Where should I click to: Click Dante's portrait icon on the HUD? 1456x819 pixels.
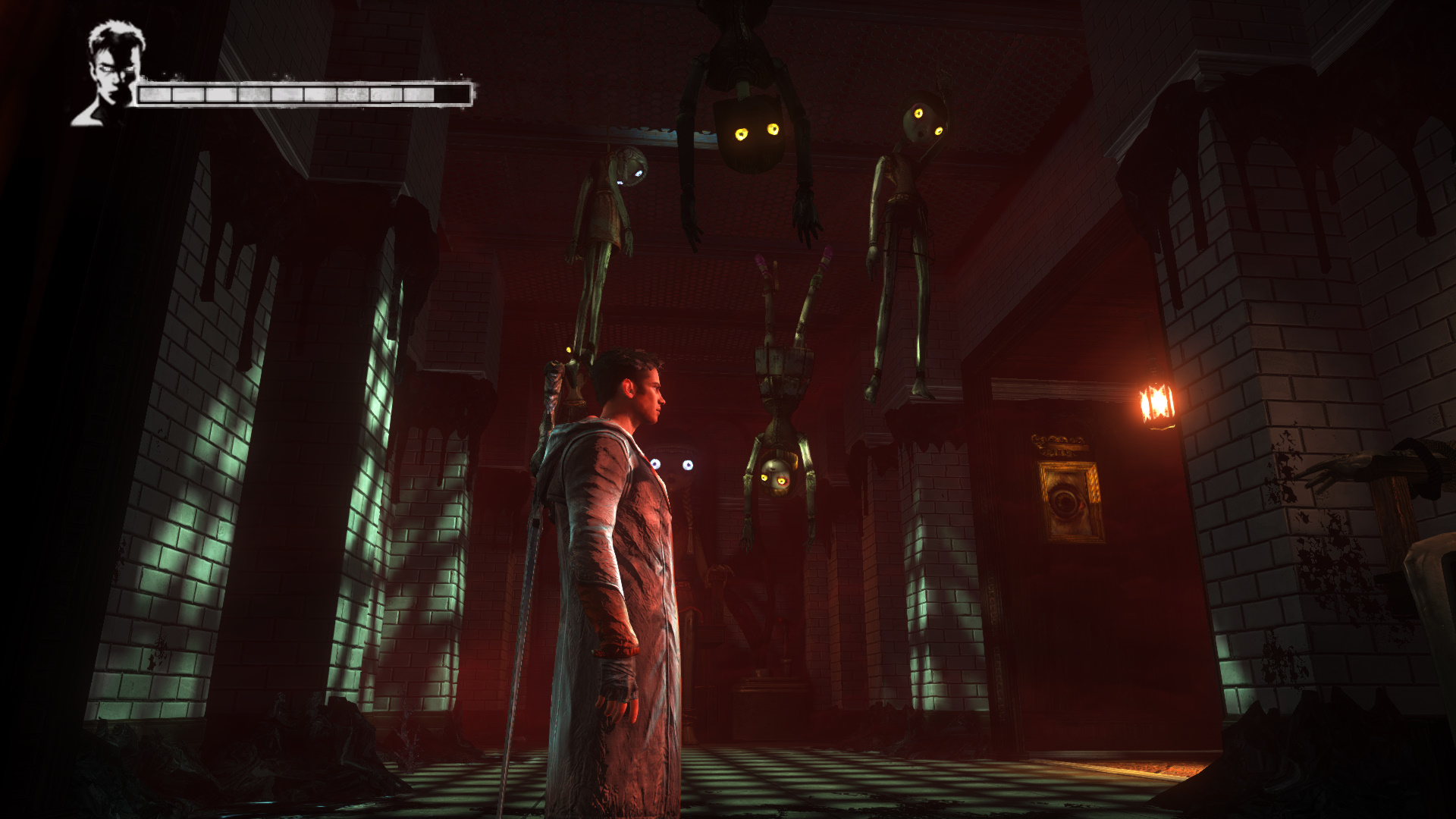[111, 74]
